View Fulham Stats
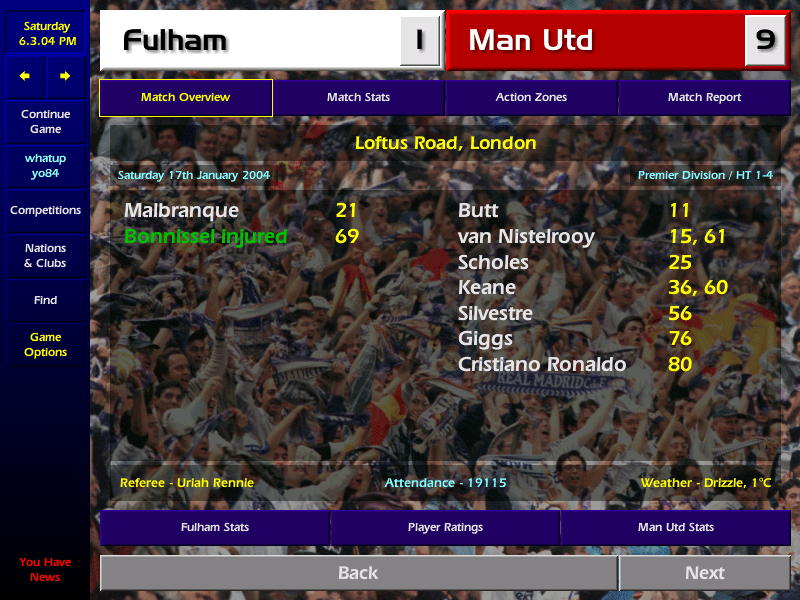This screenshot has width=800, height=600. pos(214,527)
